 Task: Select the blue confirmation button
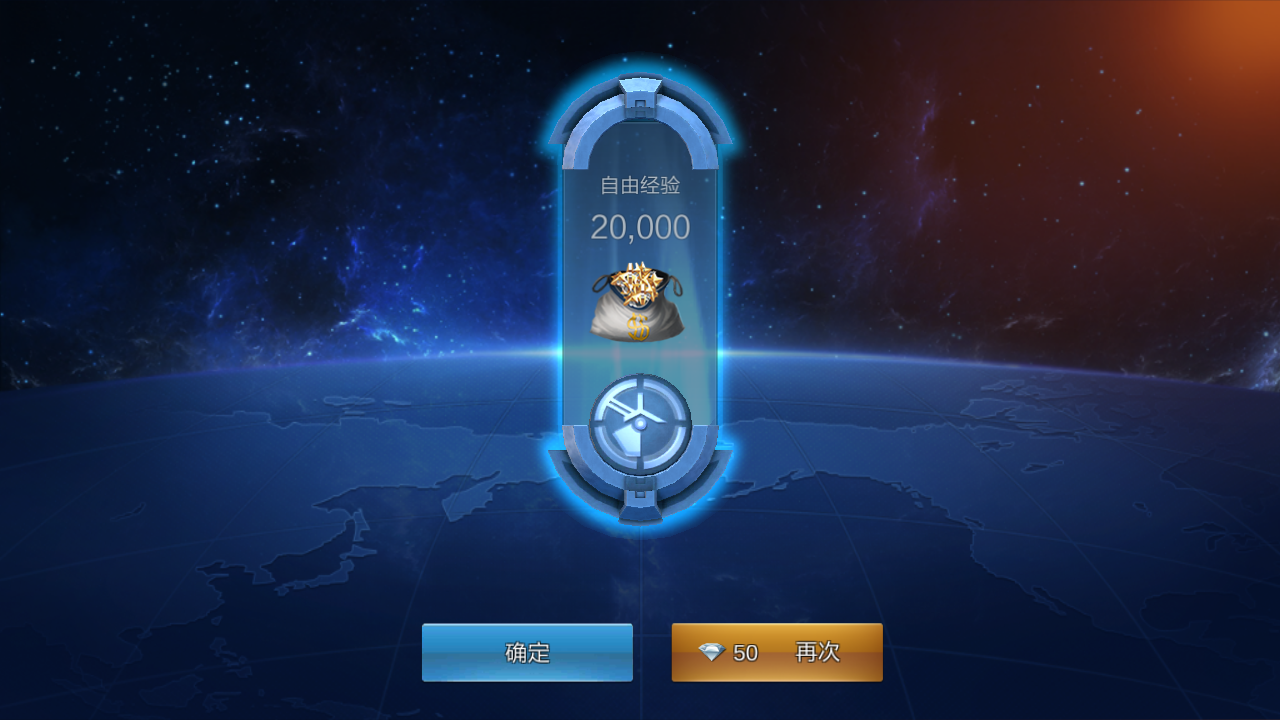(527, 652)
